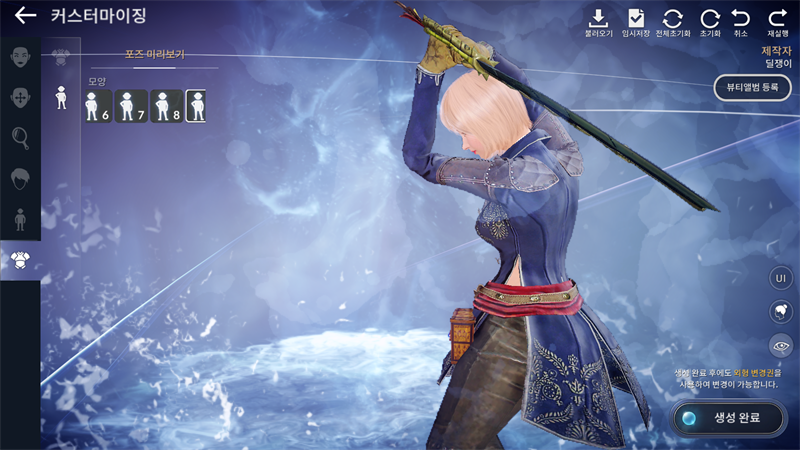Switch to the hairstyle category
800x450 pixels.
click(20, 178)
